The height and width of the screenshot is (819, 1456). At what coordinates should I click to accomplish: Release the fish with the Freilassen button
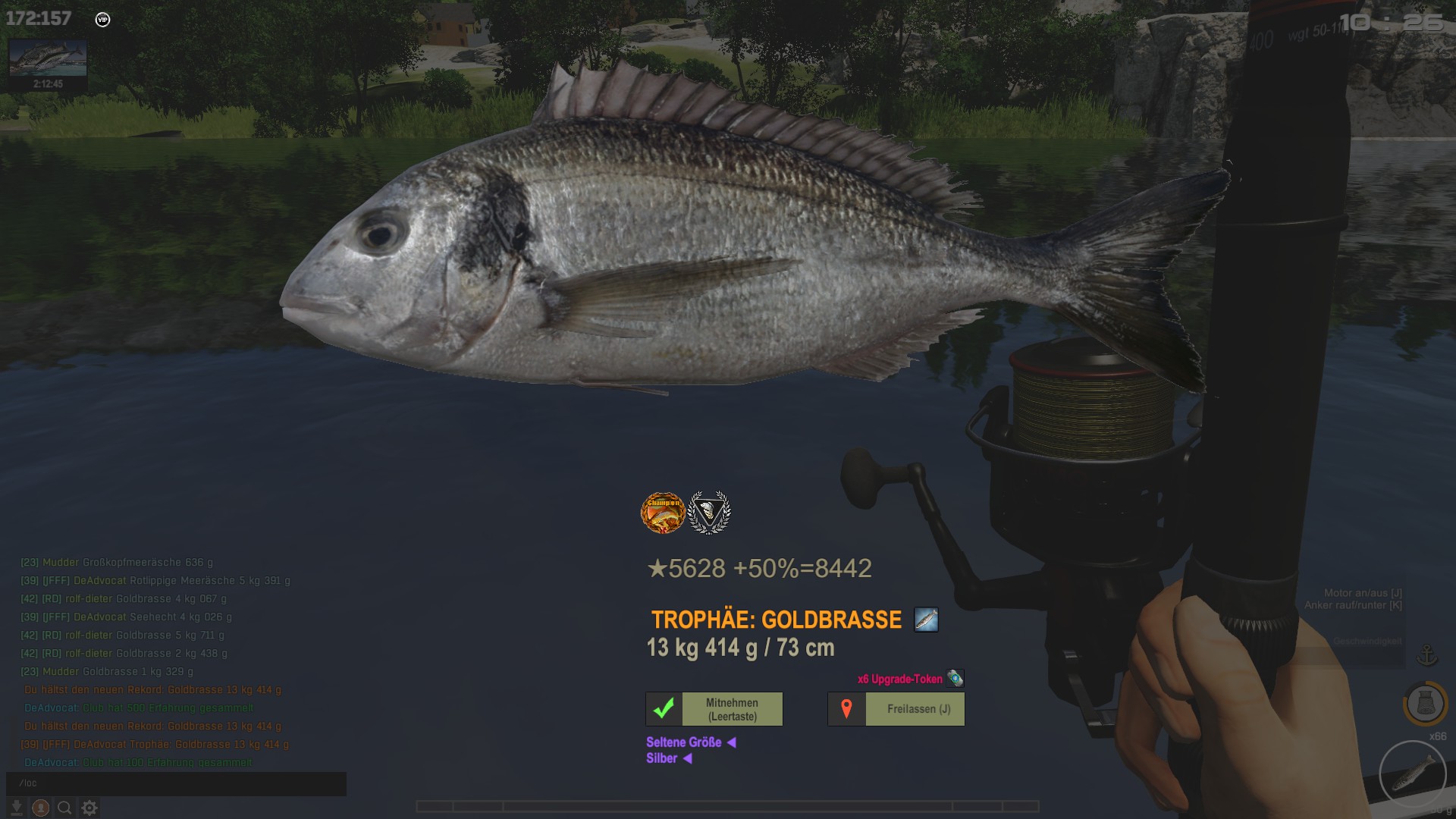point(896,709)
